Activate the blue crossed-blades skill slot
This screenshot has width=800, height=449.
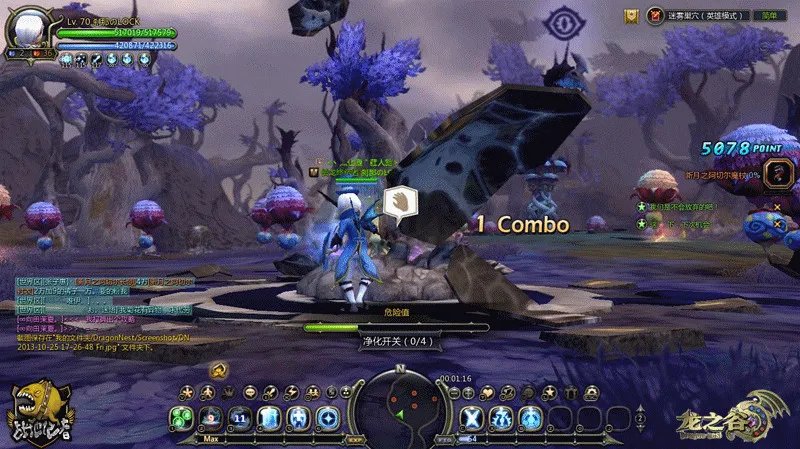coord(473,417)
